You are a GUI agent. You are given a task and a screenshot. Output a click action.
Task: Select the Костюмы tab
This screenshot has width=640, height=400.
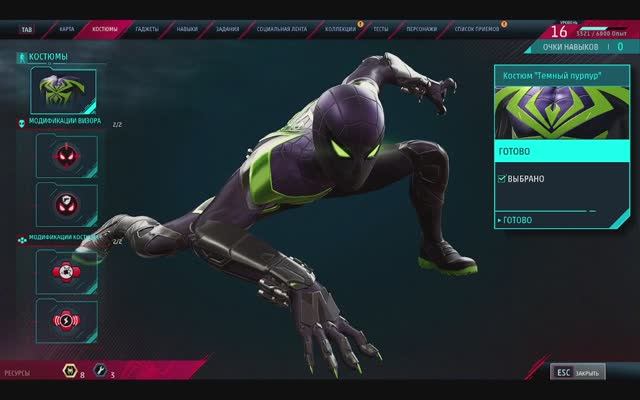click(104, 29)
